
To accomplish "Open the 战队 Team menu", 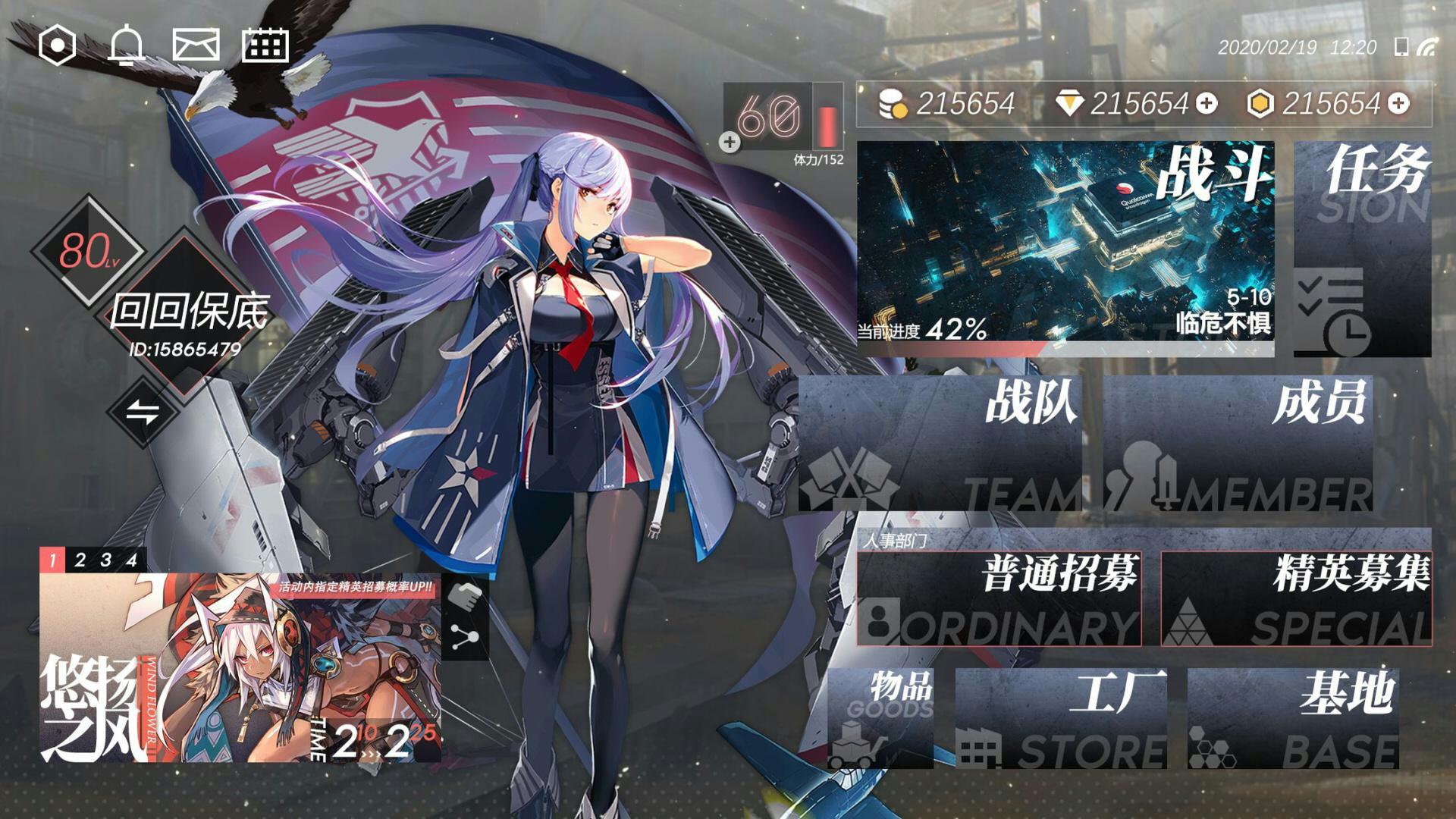I will click(x=940, y=444).
